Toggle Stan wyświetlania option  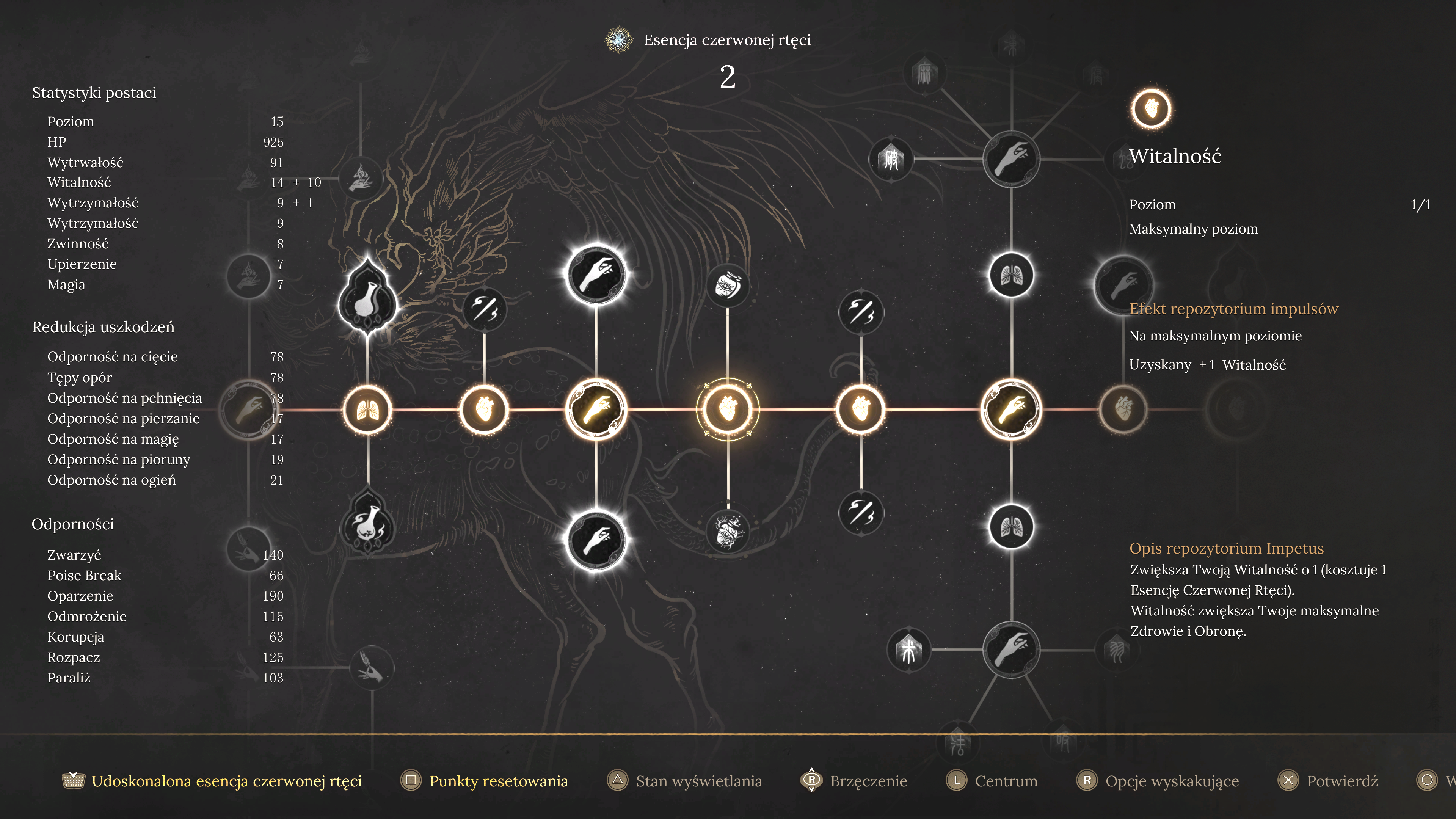[x=698, y=781]
